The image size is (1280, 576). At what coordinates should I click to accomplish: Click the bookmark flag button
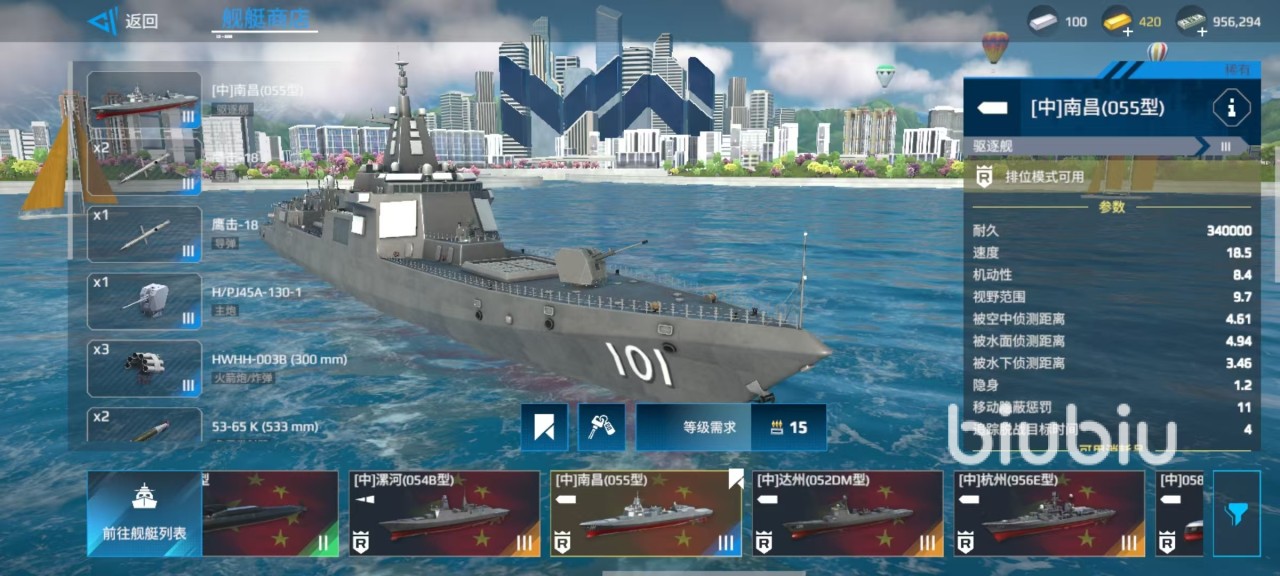pyautogui.click(x=544, y=427)
